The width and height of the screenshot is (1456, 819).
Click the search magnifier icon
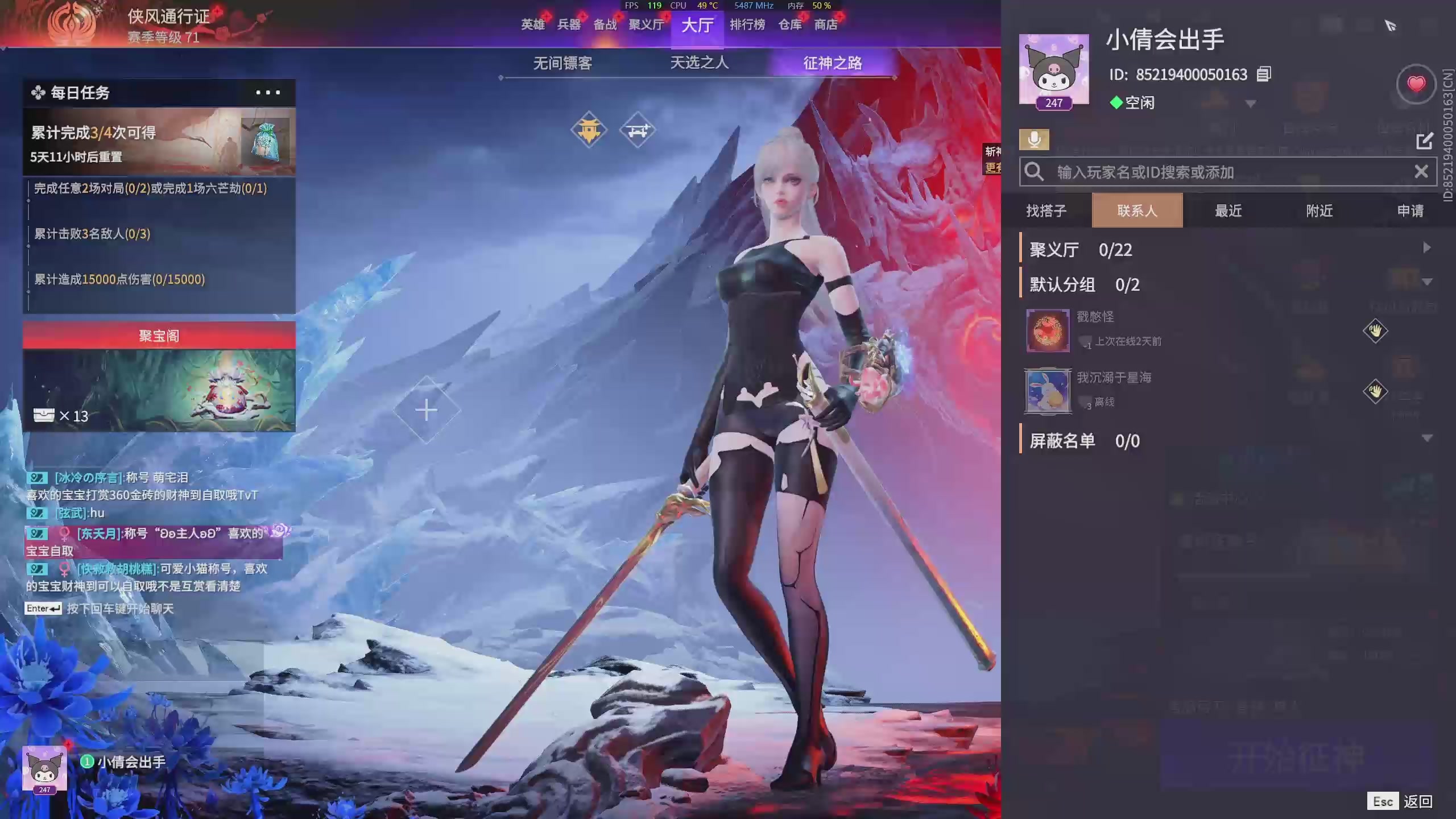coord(1034,171)
